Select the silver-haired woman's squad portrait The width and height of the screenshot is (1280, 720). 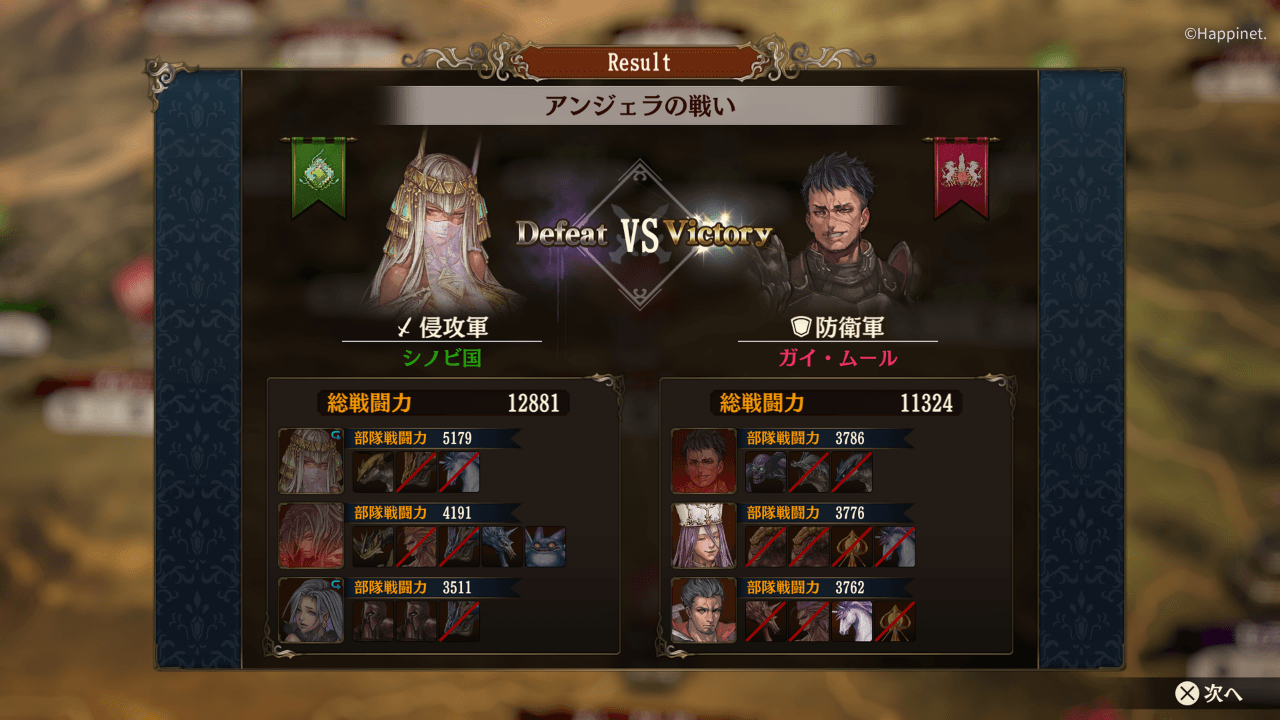311,610
